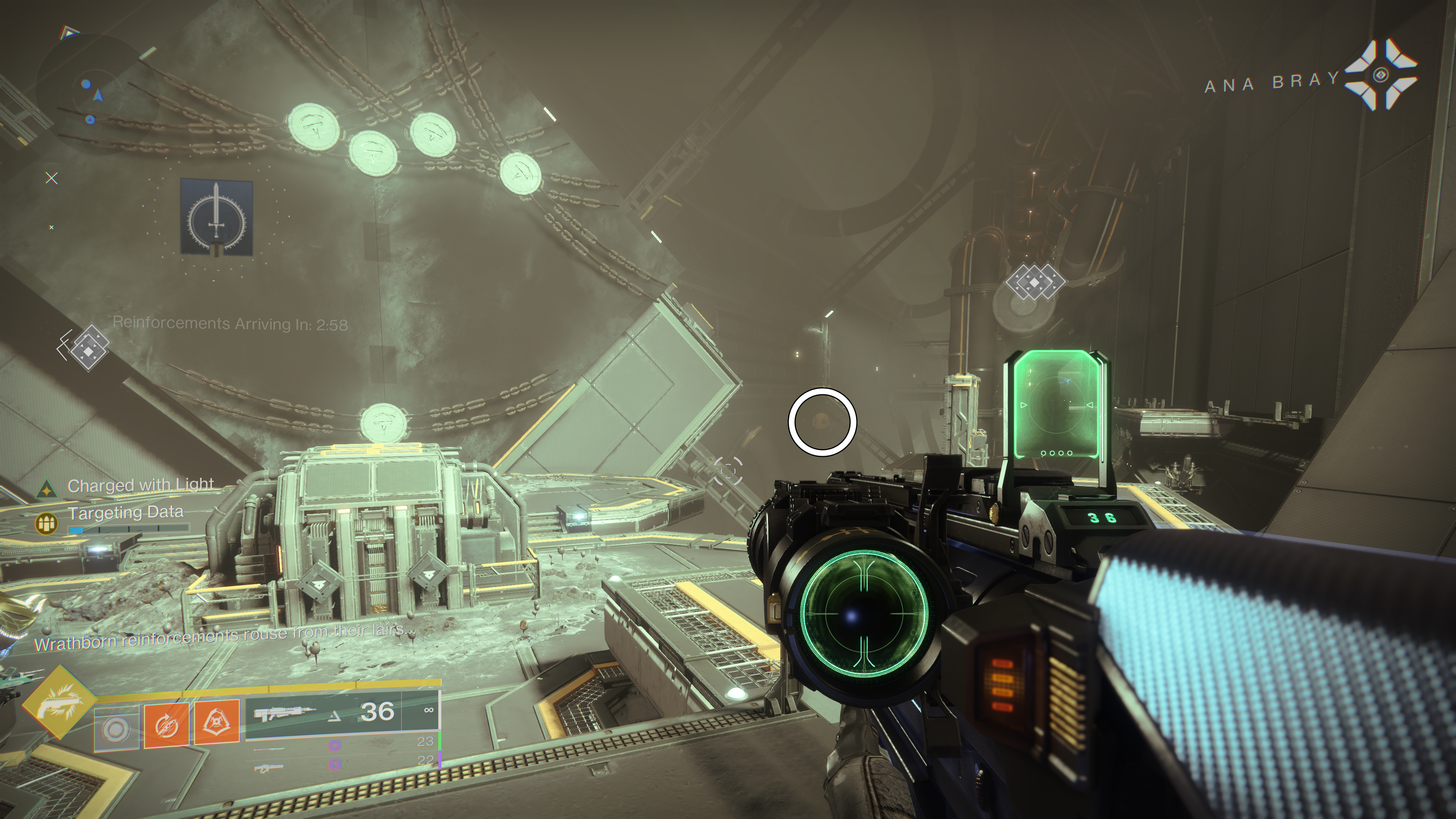Image resolution: width=1456 pixels, height=819 pixels.
Task: Select the grey grenade ability slot
Action: [116, 730]
